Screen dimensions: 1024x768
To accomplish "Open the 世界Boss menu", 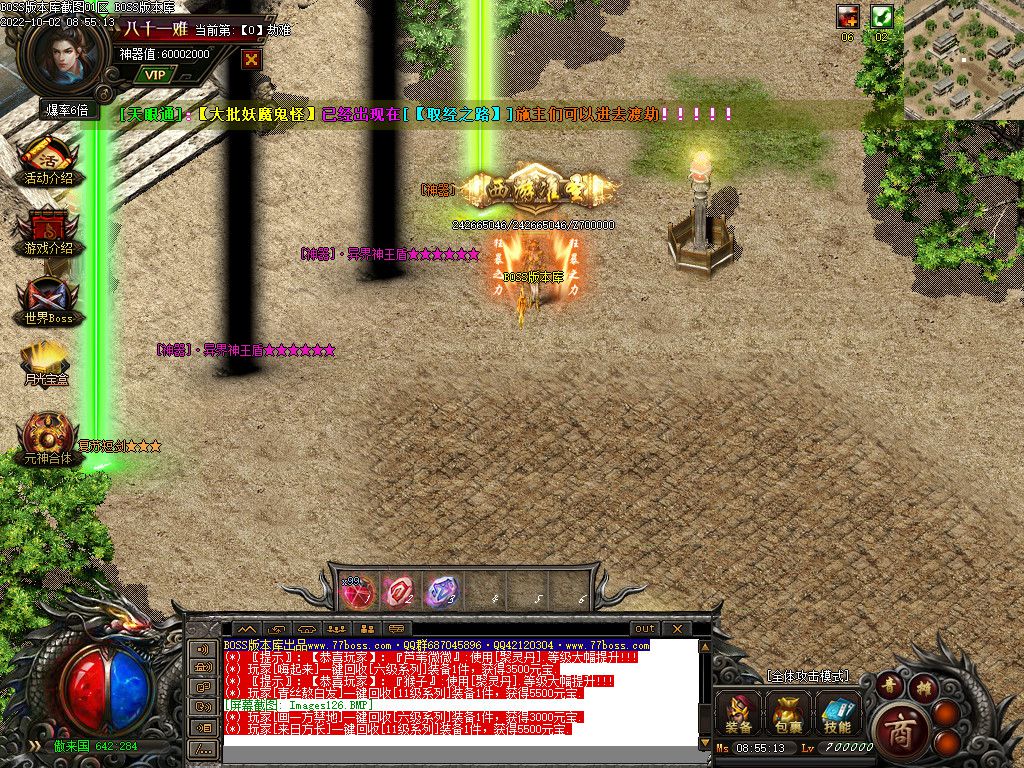I will (48, 302).
